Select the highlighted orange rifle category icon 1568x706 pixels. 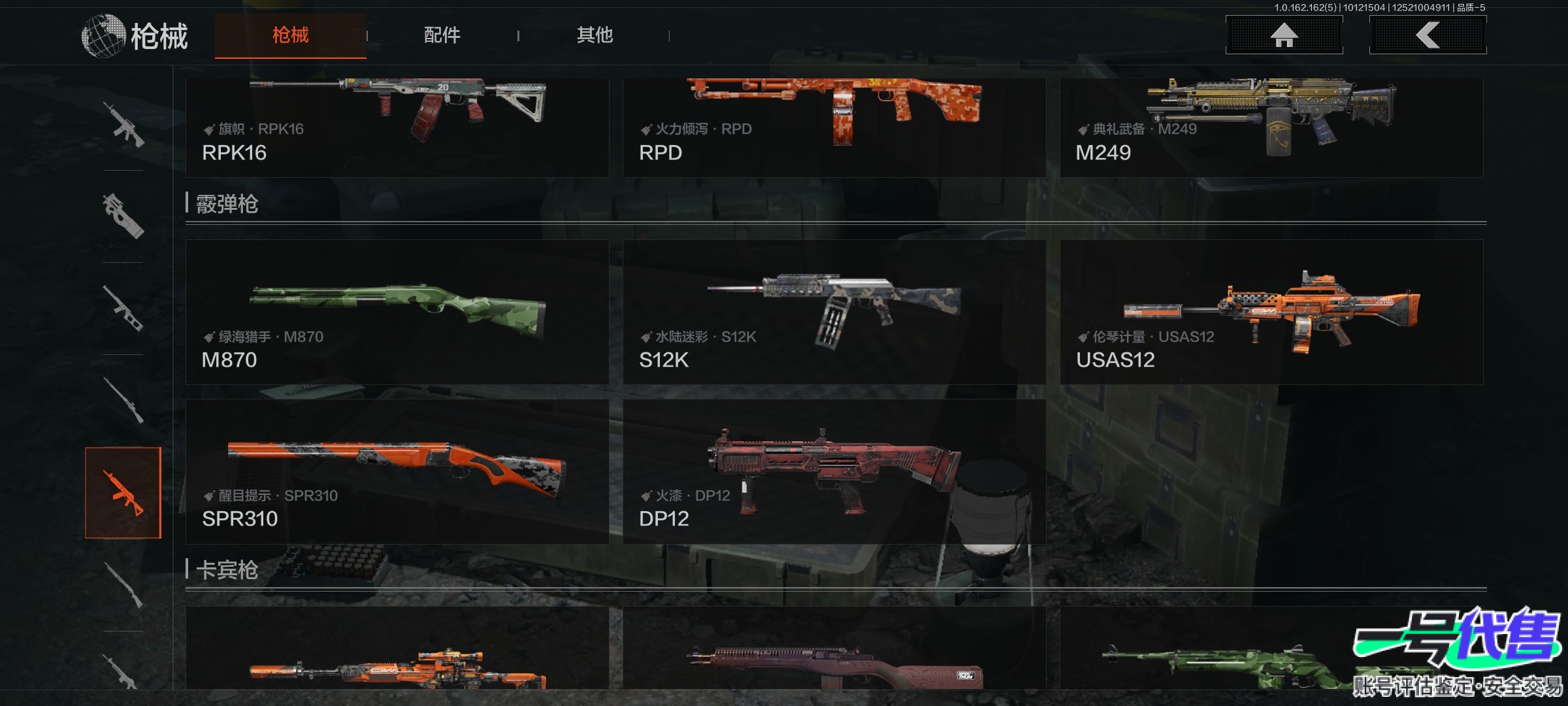point(123,493)
